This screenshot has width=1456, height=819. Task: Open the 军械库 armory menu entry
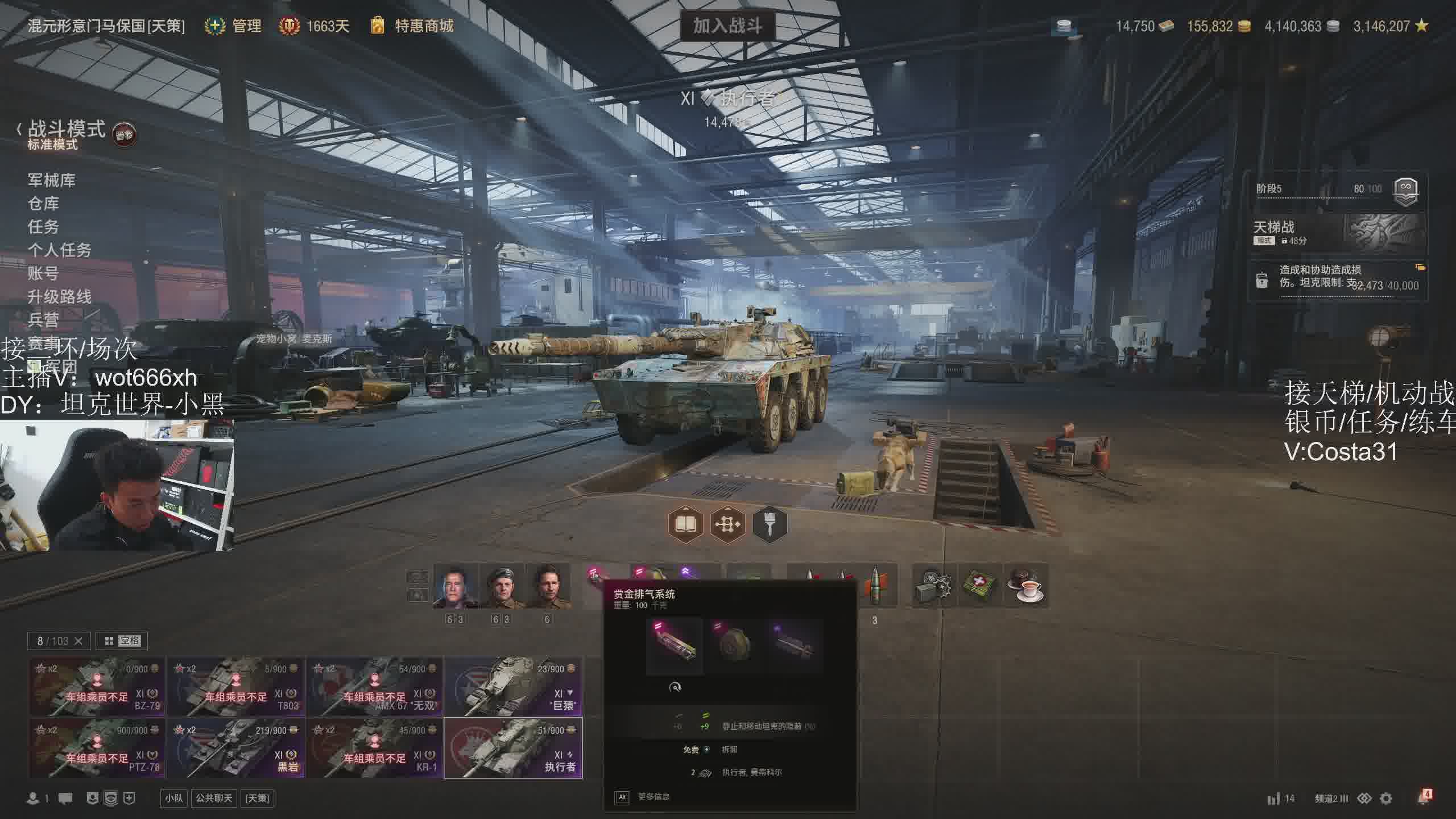[52, 180]
